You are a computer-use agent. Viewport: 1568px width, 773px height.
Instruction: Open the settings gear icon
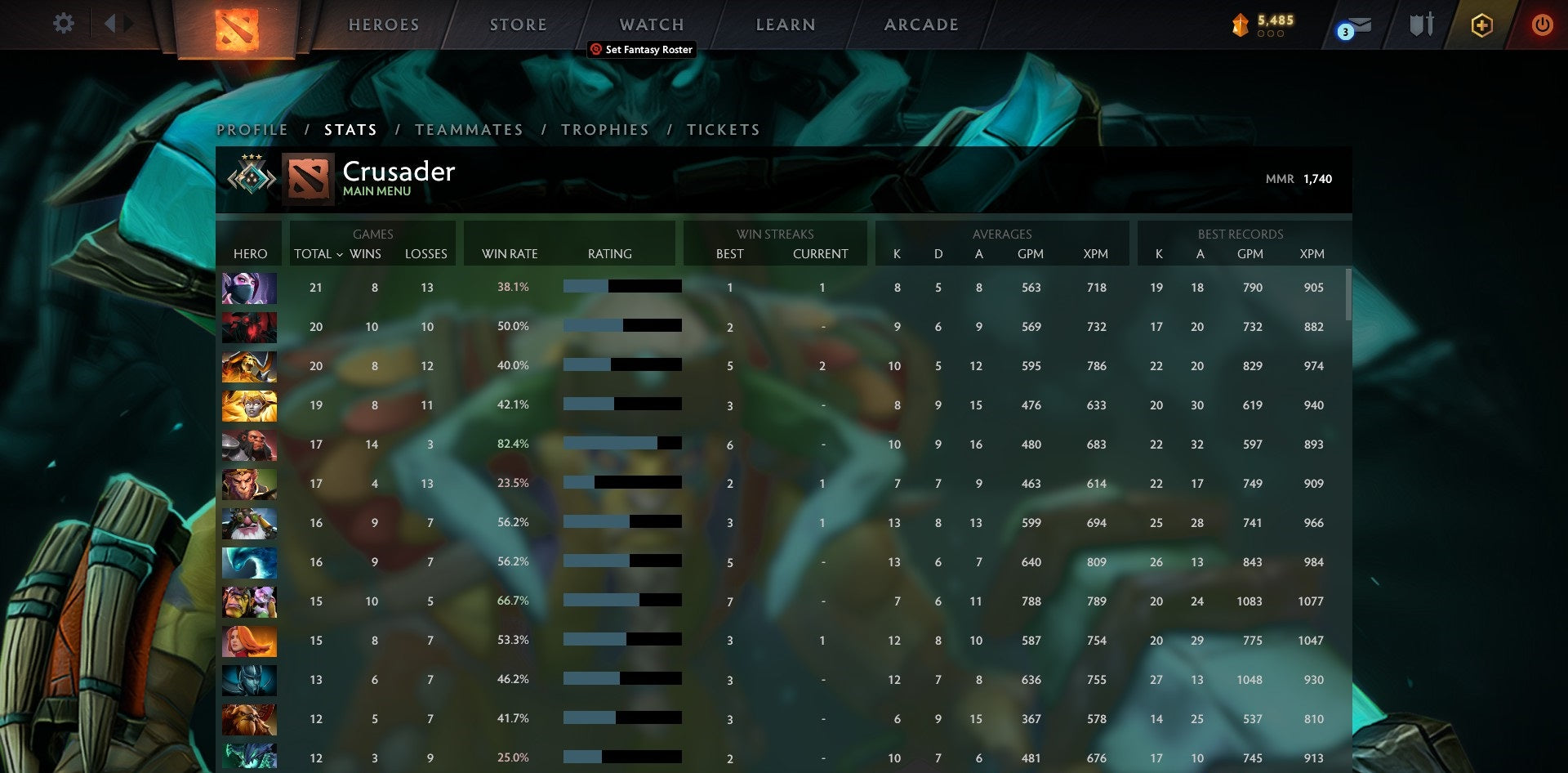point(62,25)
